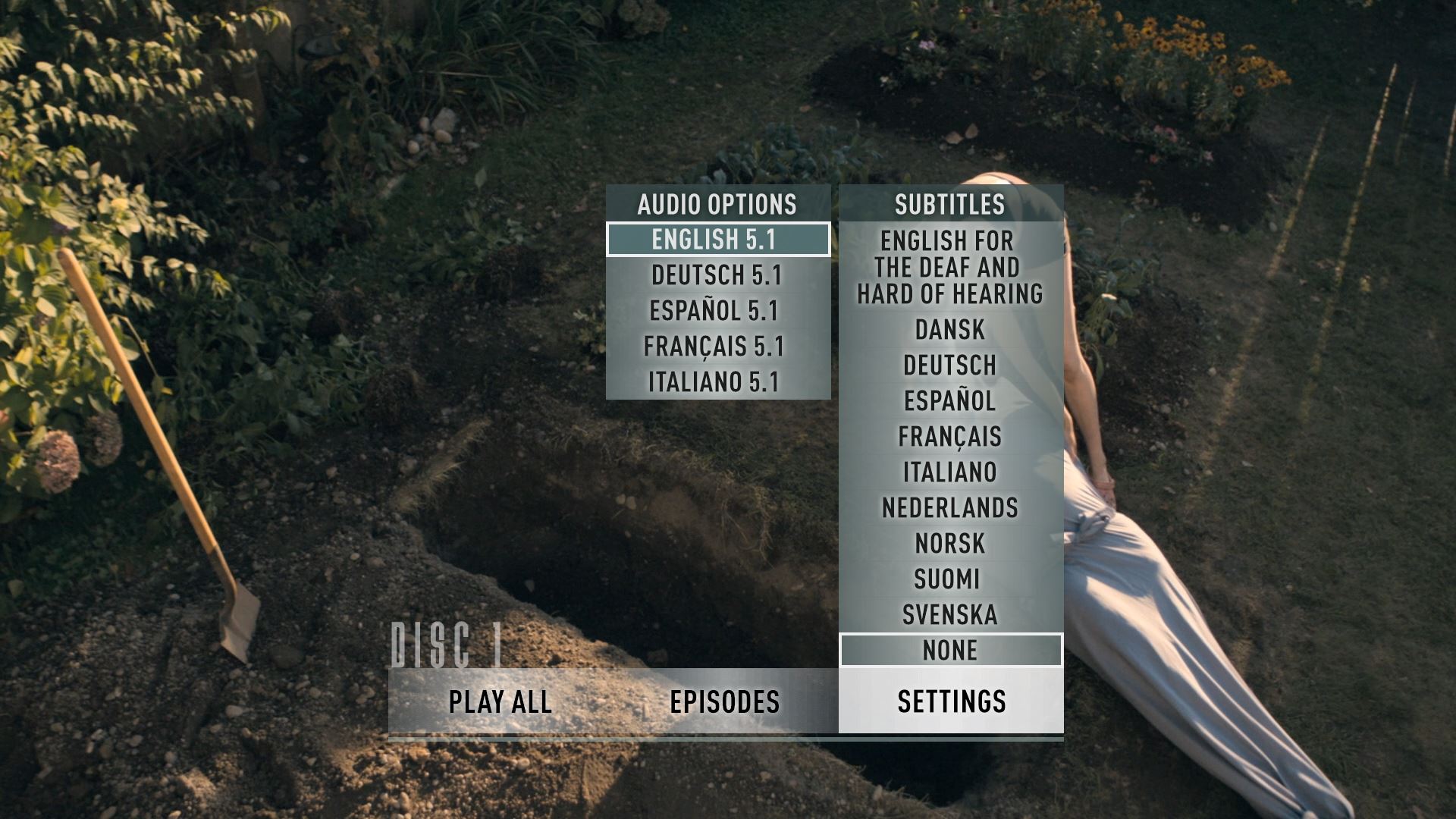Turn on Español subtitles
The height and width of the screenshot is (819, 1456).
click(x=950, y=401)
